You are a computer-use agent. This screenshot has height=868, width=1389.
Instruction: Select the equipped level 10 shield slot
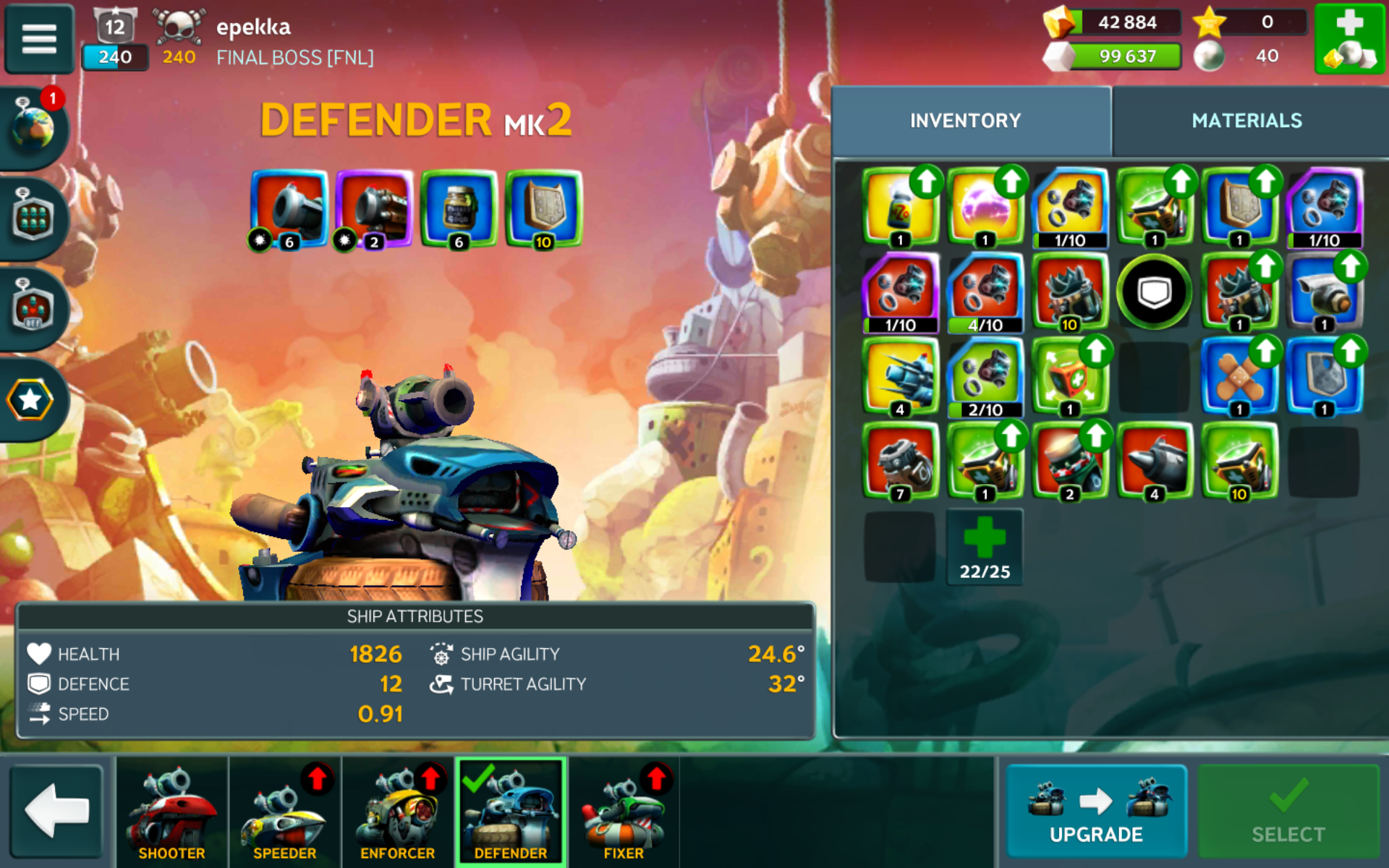click(543, 209)
